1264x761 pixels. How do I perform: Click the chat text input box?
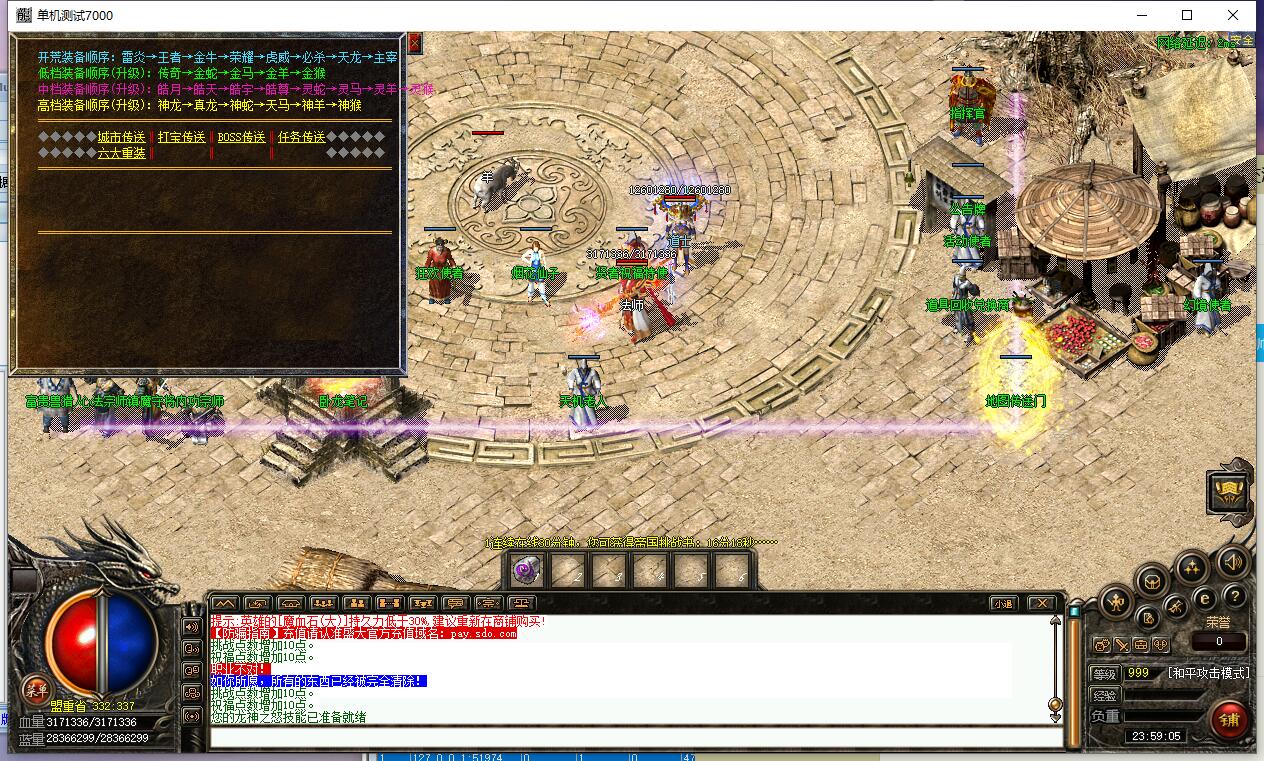(635, 738)
